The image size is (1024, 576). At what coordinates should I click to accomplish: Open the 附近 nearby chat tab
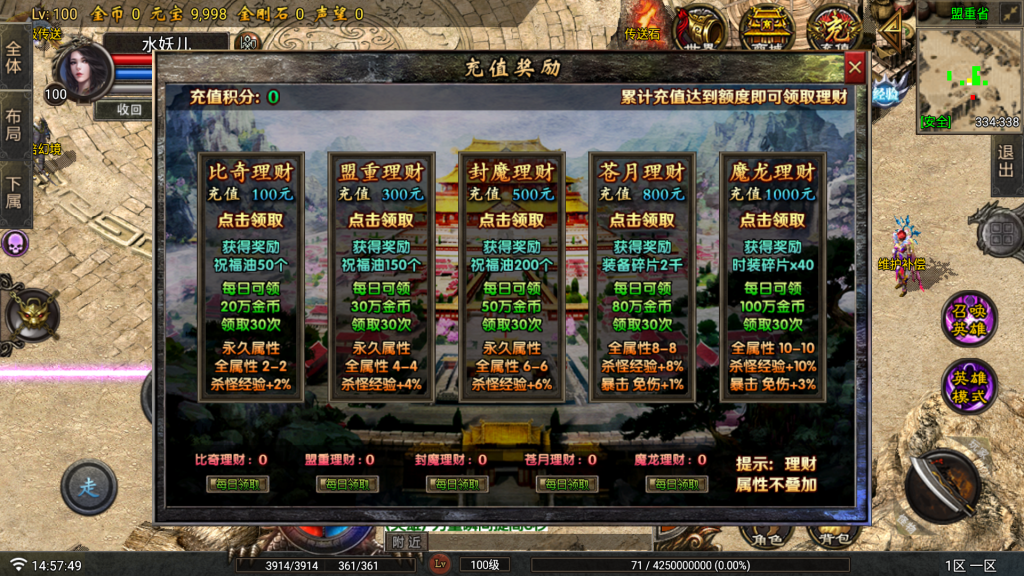pos(405,541)
